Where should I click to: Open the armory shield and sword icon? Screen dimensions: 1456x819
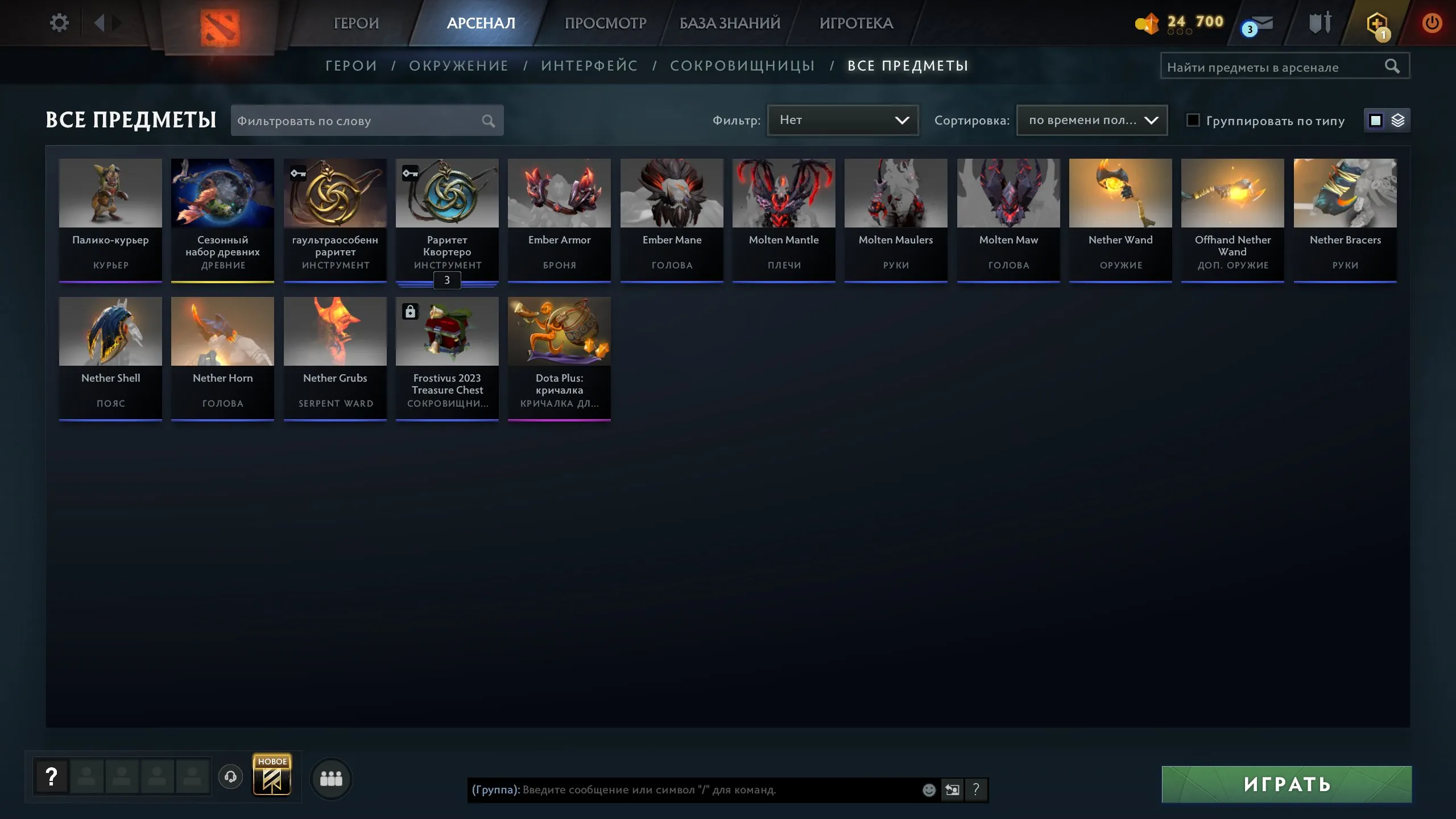click(x=1319, y=23)
